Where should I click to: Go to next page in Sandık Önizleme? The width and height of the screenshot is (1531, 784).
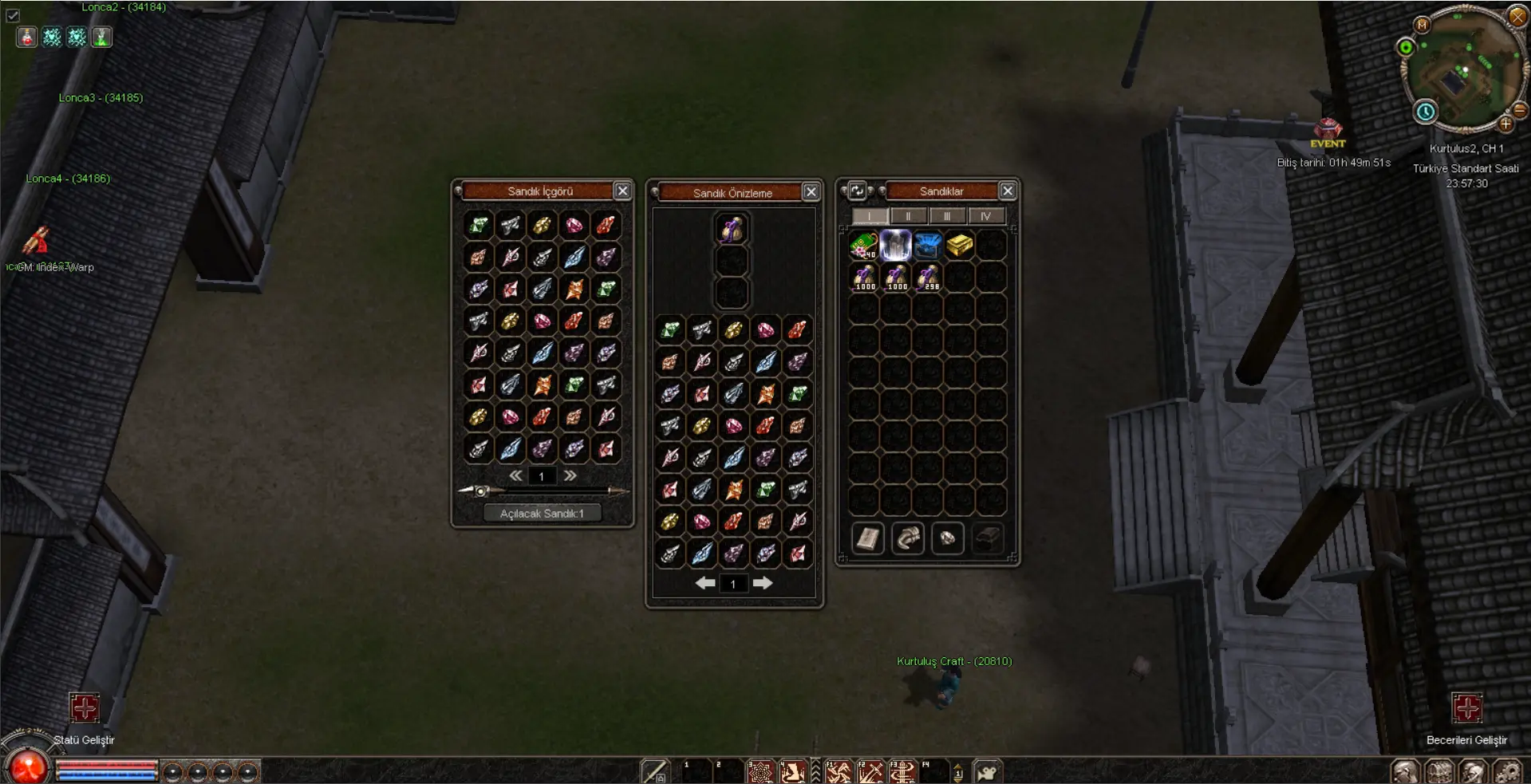click(763, 583)
